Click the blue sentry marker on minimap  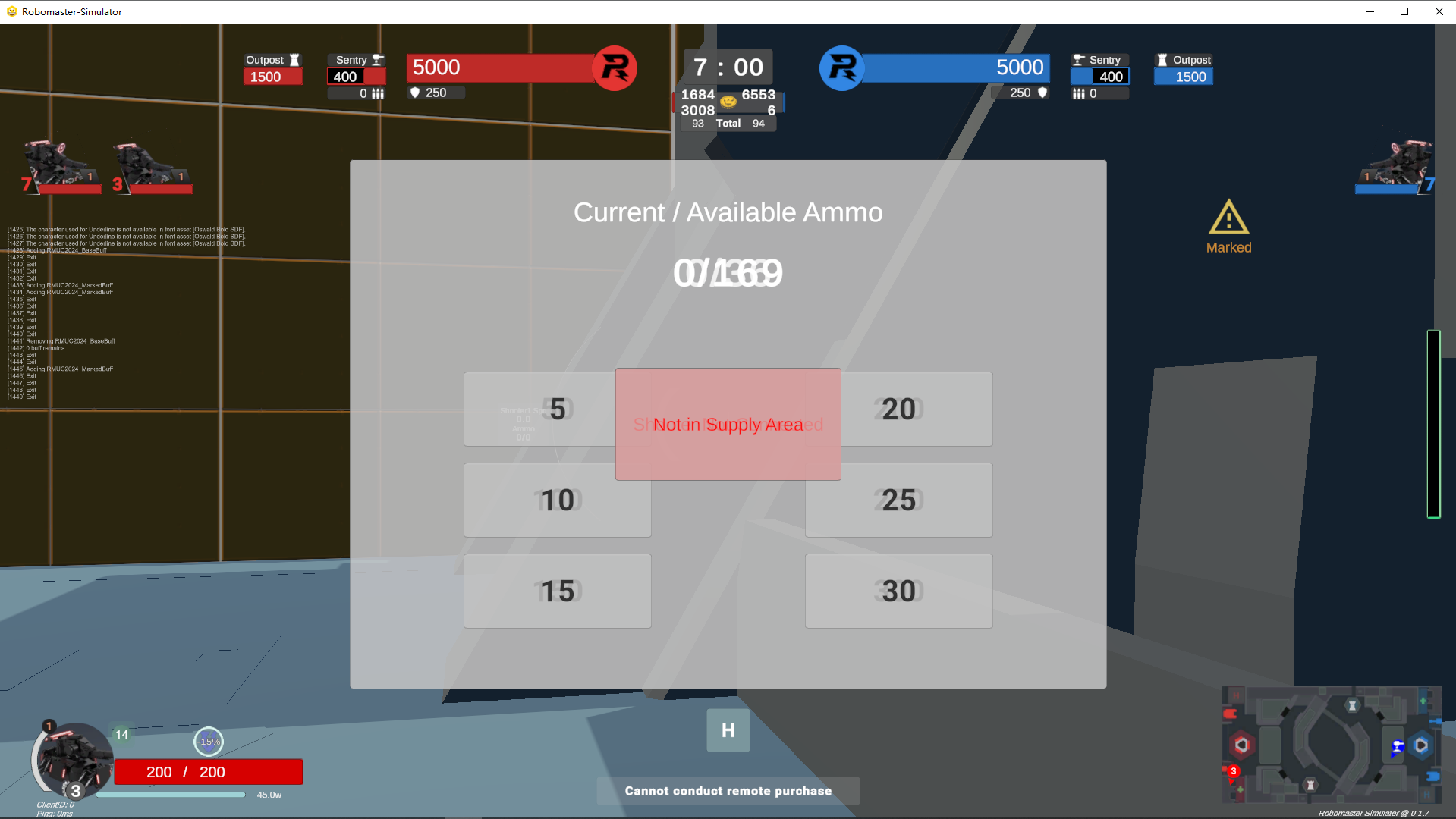(1398, 747)
